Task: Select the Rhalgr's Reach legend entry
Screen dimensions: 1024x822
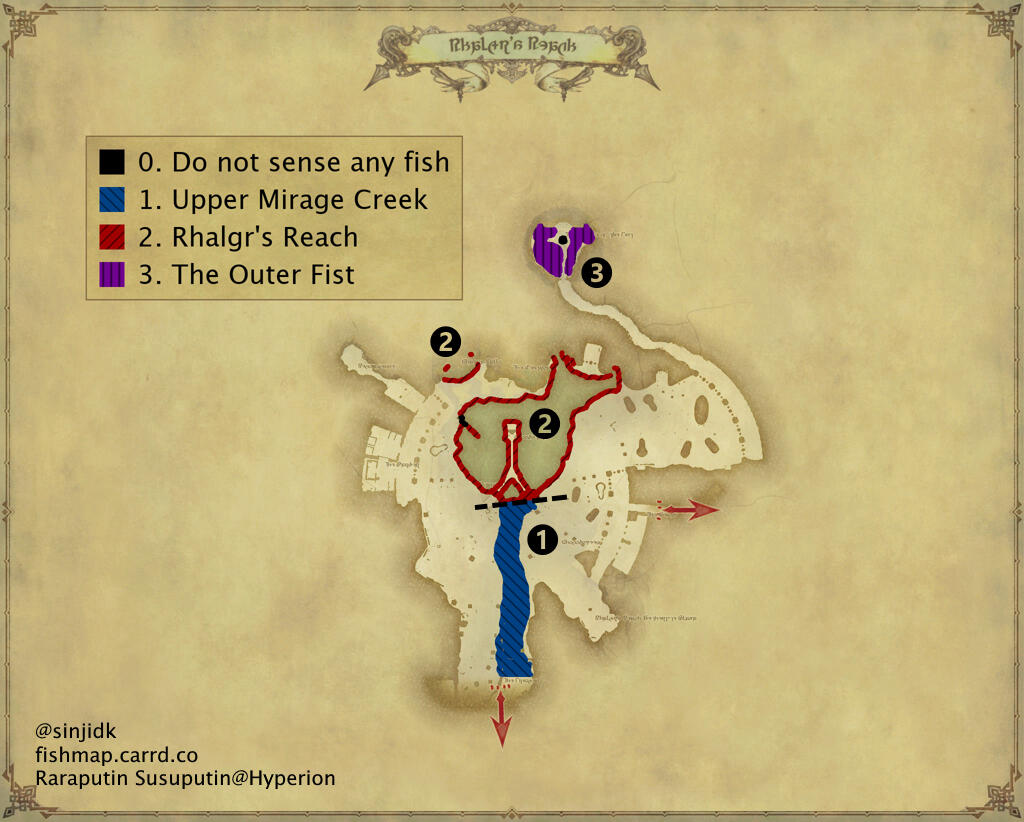Action: pos(248,237)
